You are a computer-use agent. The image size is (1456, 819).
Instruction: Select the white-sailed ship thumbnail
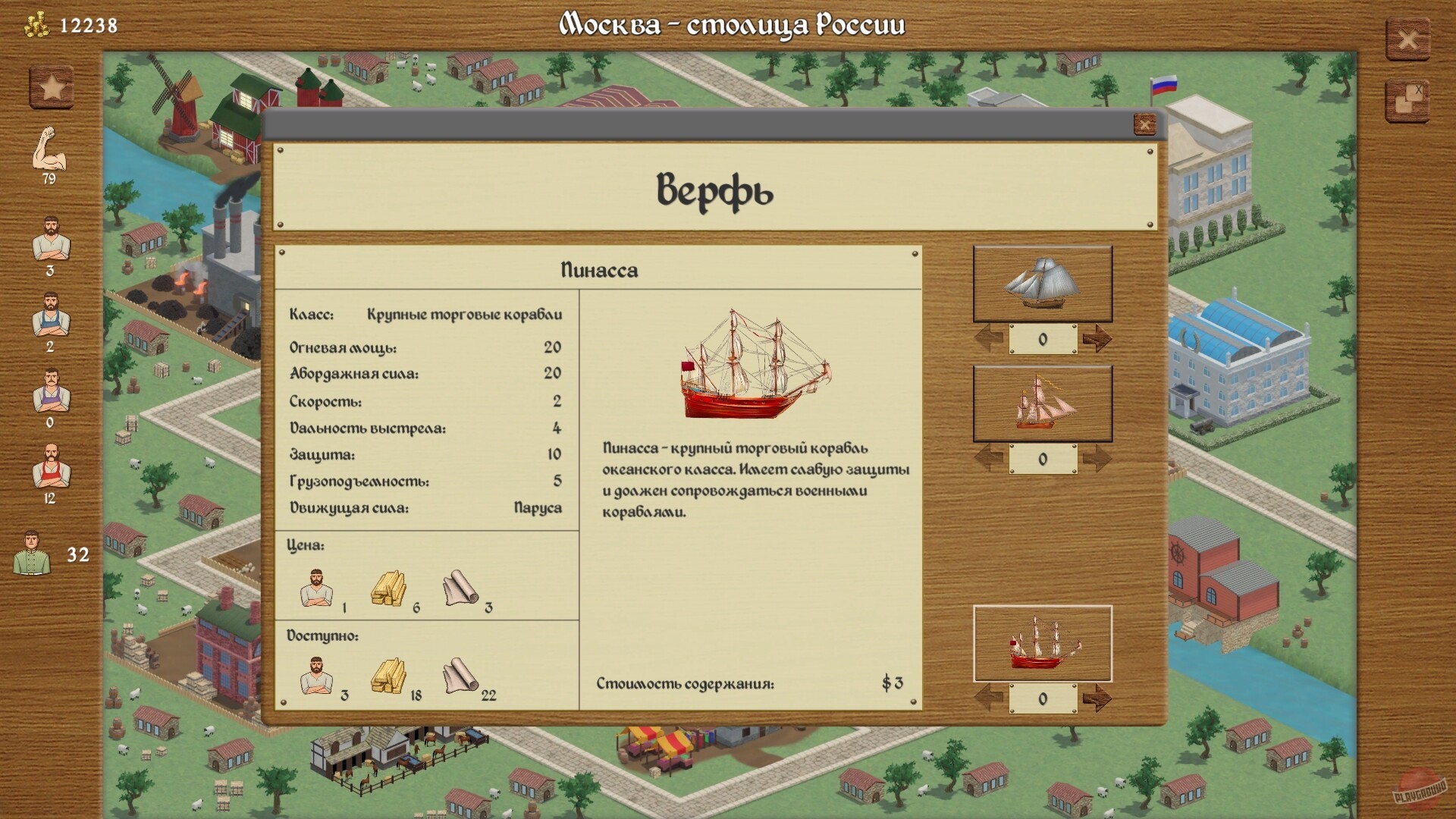[1043, 284]
